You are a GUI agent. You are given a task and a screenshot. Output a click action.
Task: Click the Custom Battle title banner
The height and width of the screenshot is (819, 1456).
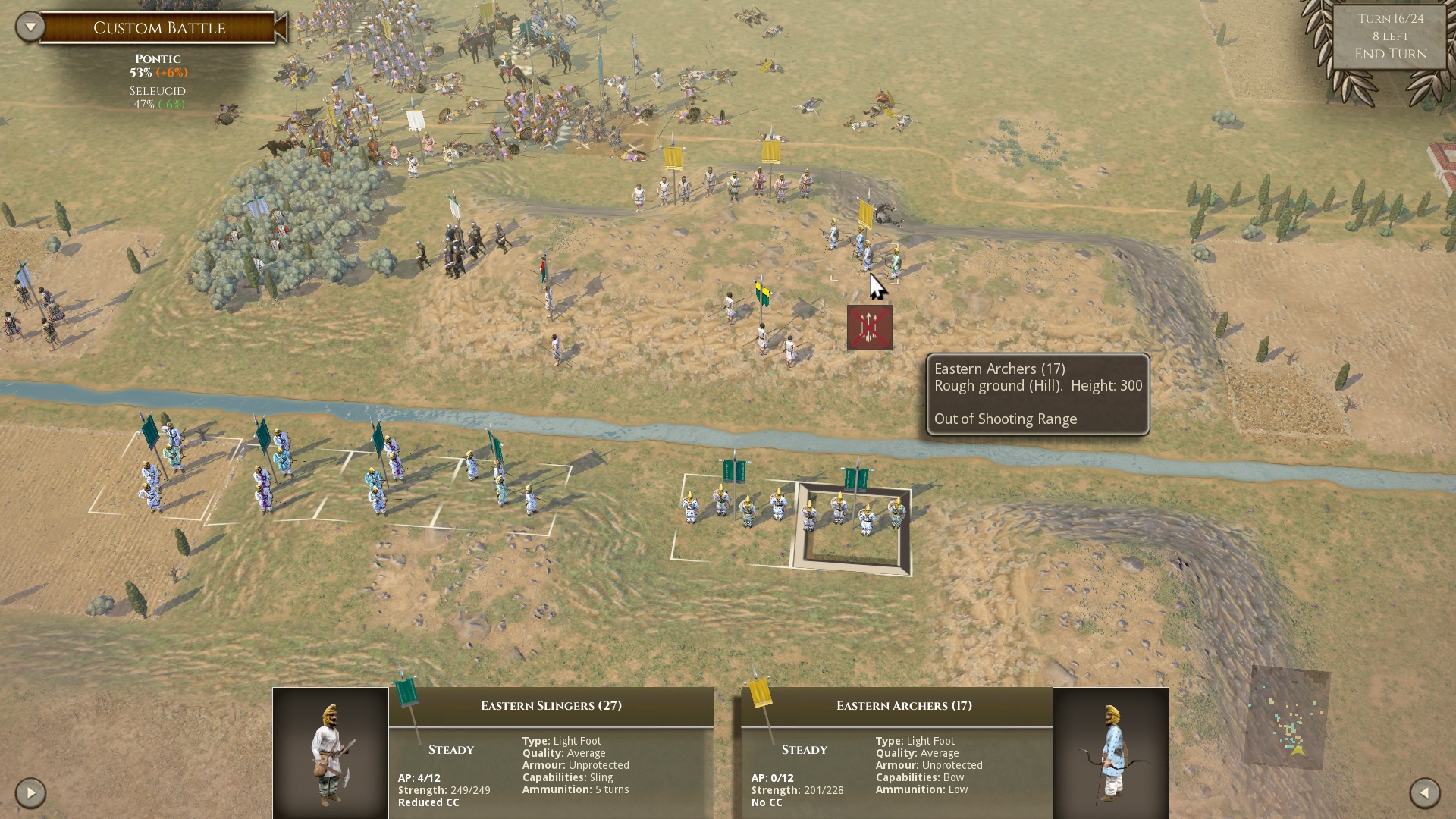159,28
